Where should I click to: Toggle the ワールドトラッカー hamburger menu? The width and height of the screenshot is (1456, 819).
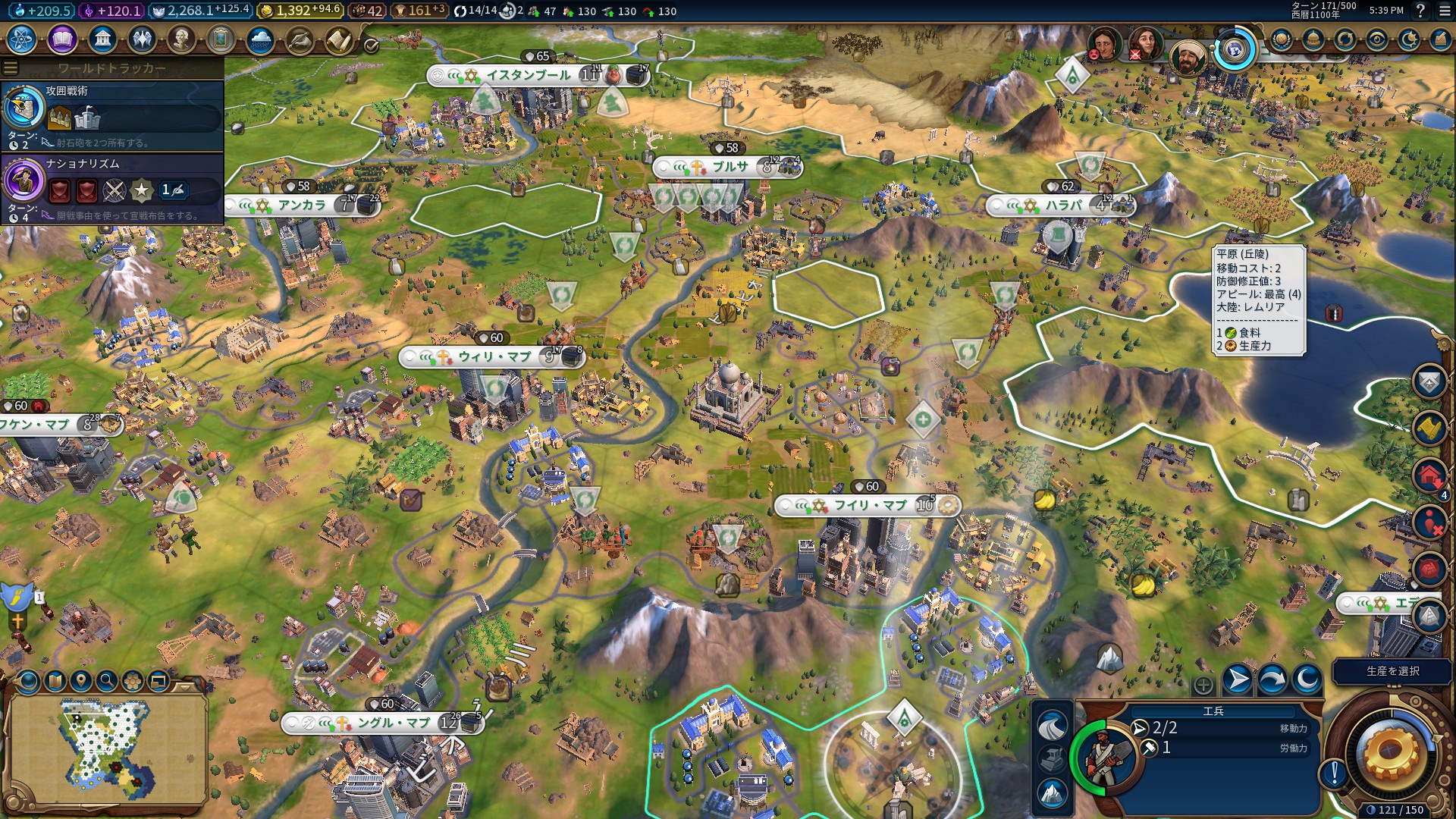tap(11, 68)
